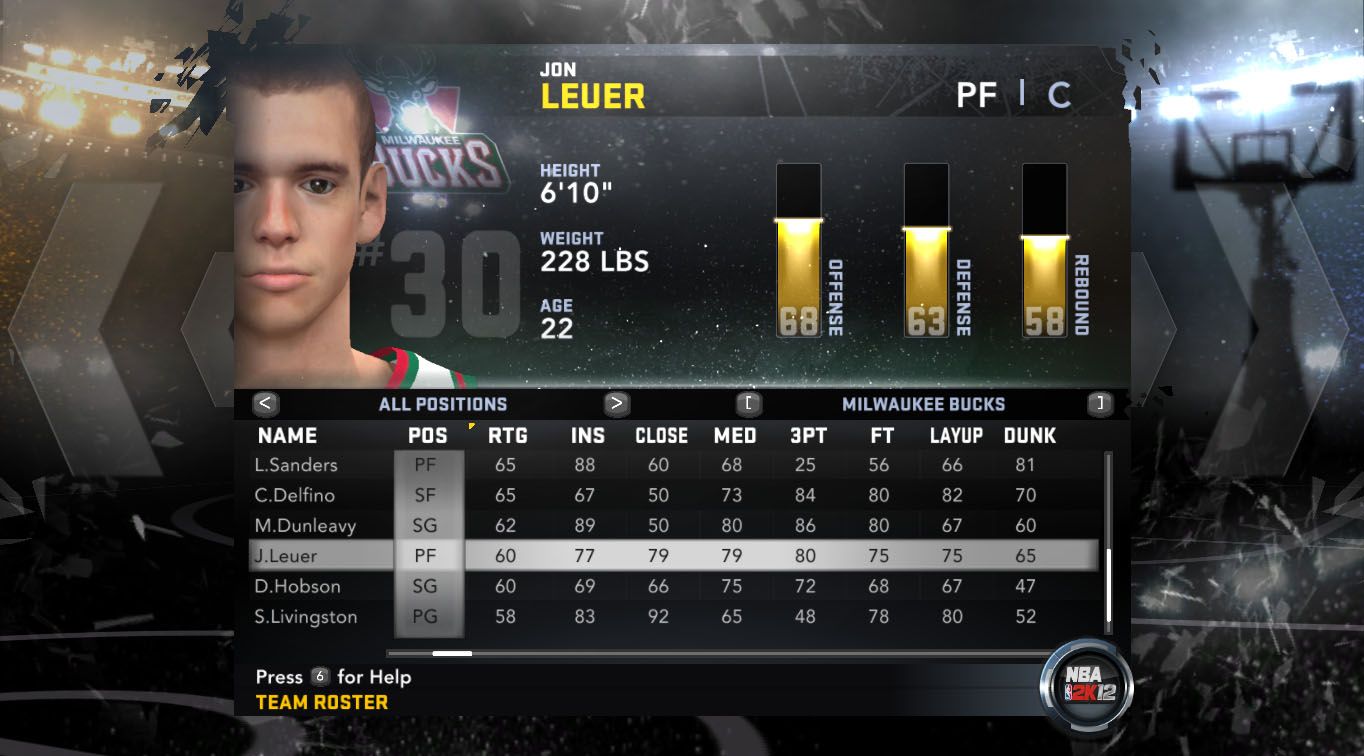Switch to previous team with left bracket
The width and height of the screenshot is (1364, 756).
pyautogui.click(x=749, y=404)
